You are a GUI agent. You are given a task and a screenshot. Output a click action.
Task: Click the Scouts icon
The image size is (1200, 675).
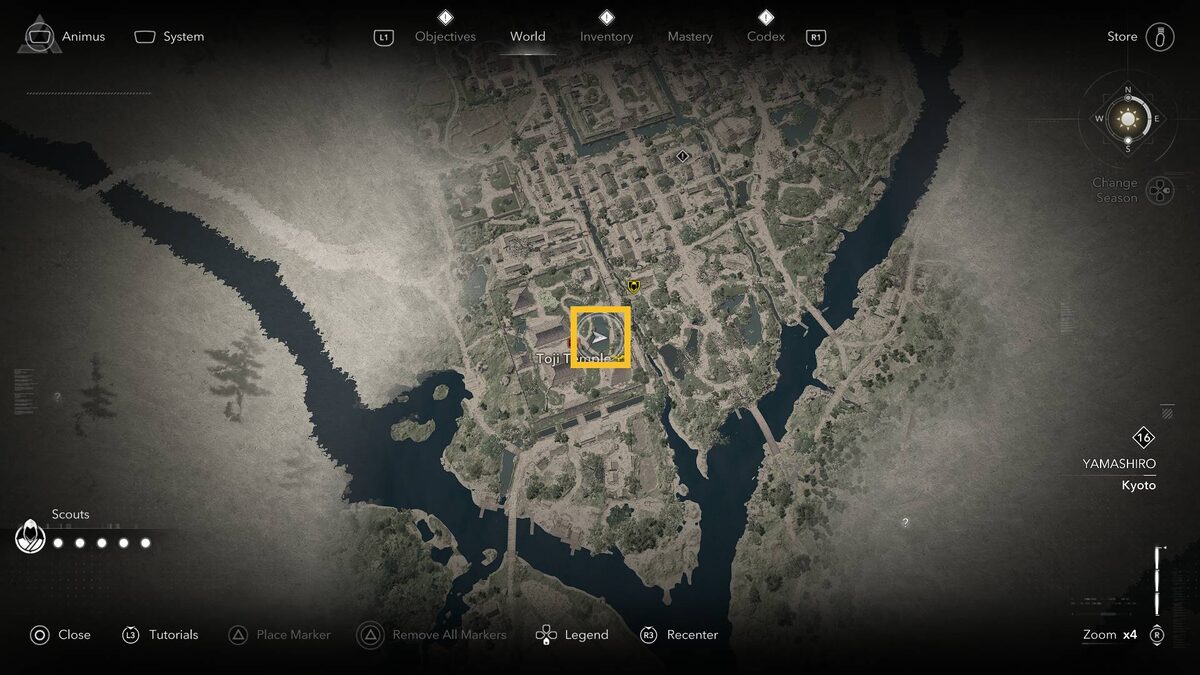point(31,538)
